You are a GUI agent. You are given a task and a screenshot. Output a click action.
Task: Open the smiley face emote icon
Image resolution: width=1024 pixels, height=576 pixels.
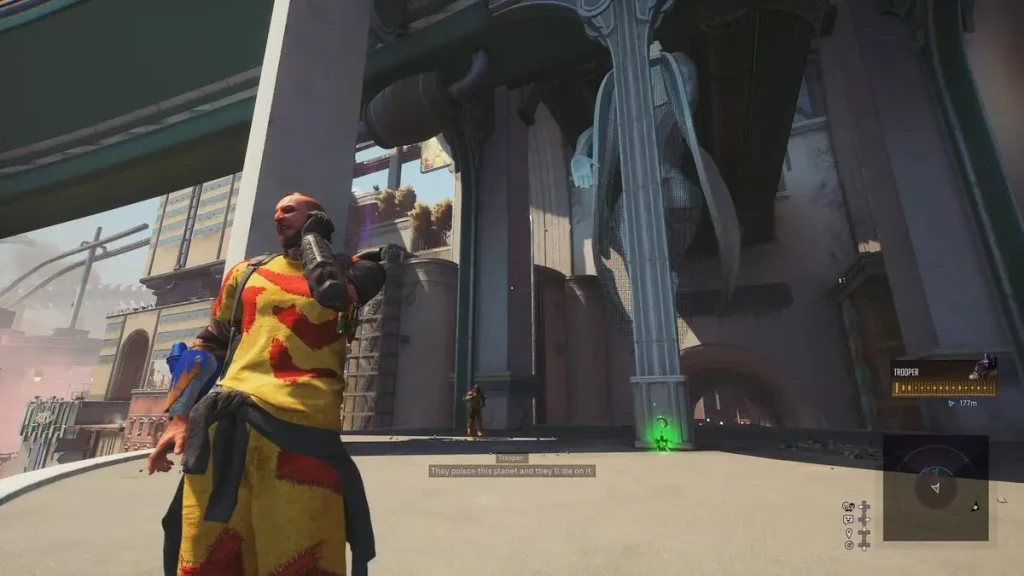(x=849, y=519)
